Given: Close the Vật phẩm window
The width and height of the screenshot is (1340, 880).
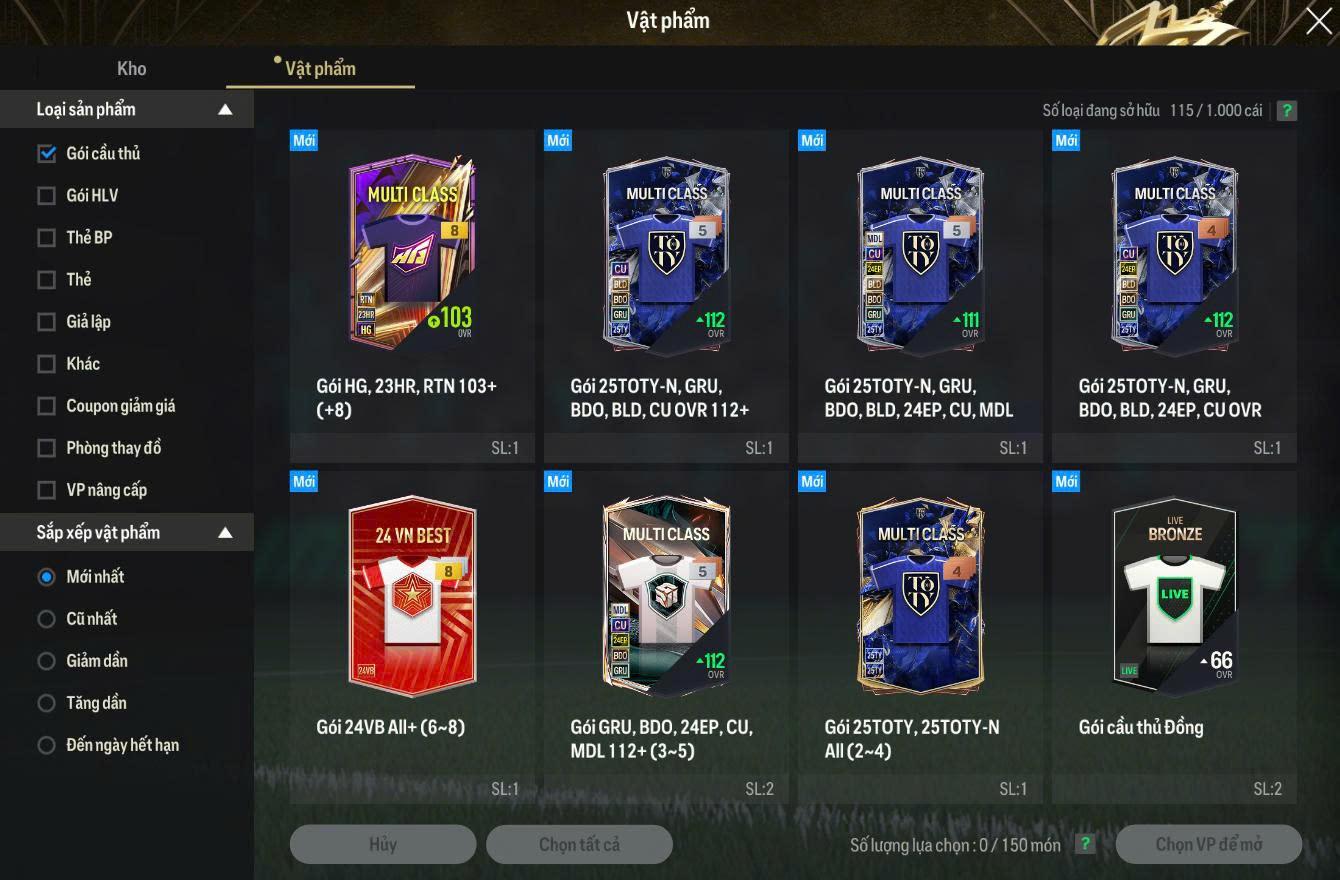Looking at the screenshot, I should 1318,21.
